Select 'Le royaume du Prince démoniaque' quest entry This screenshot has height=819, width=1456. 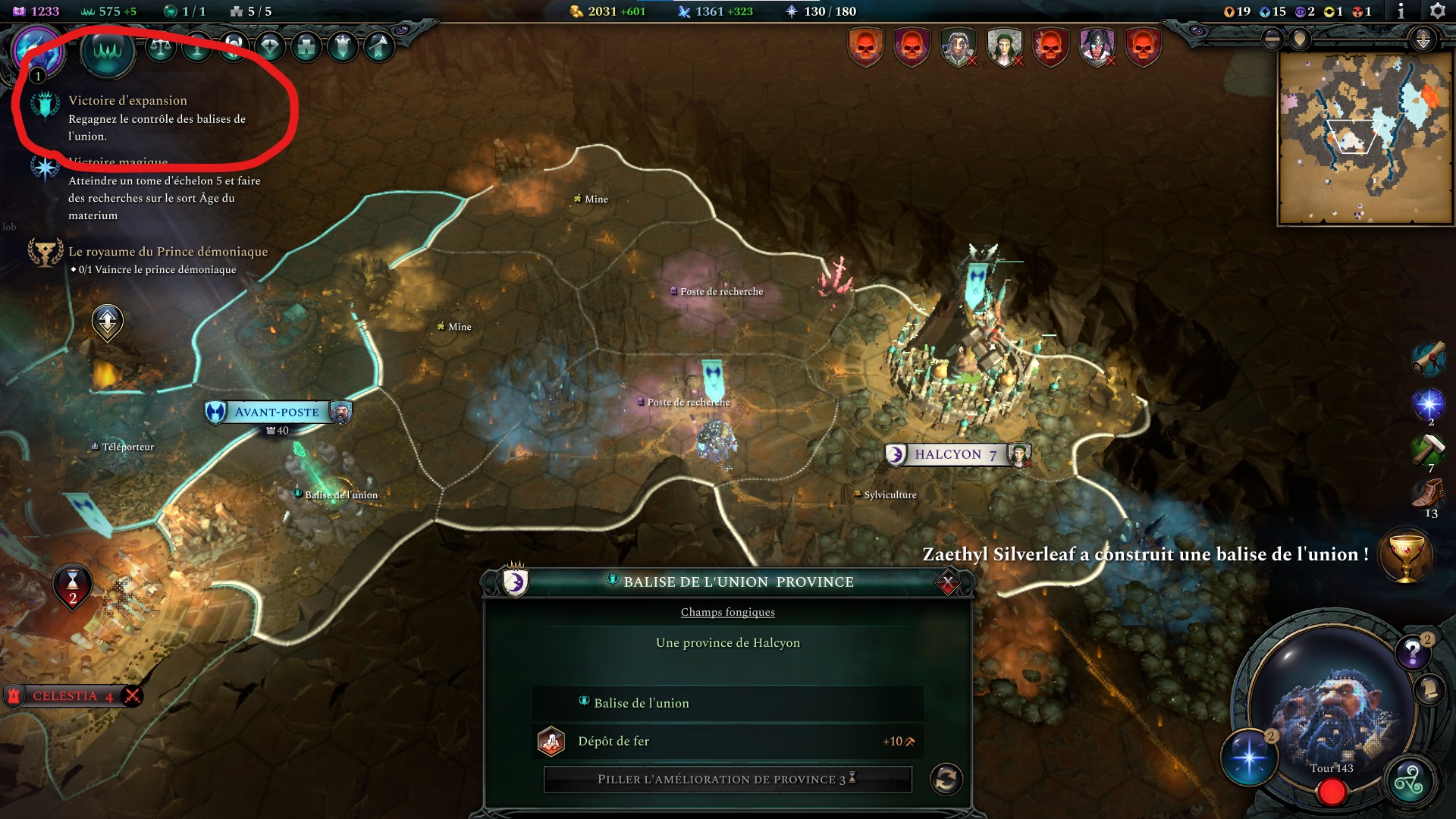coord(167,251)
